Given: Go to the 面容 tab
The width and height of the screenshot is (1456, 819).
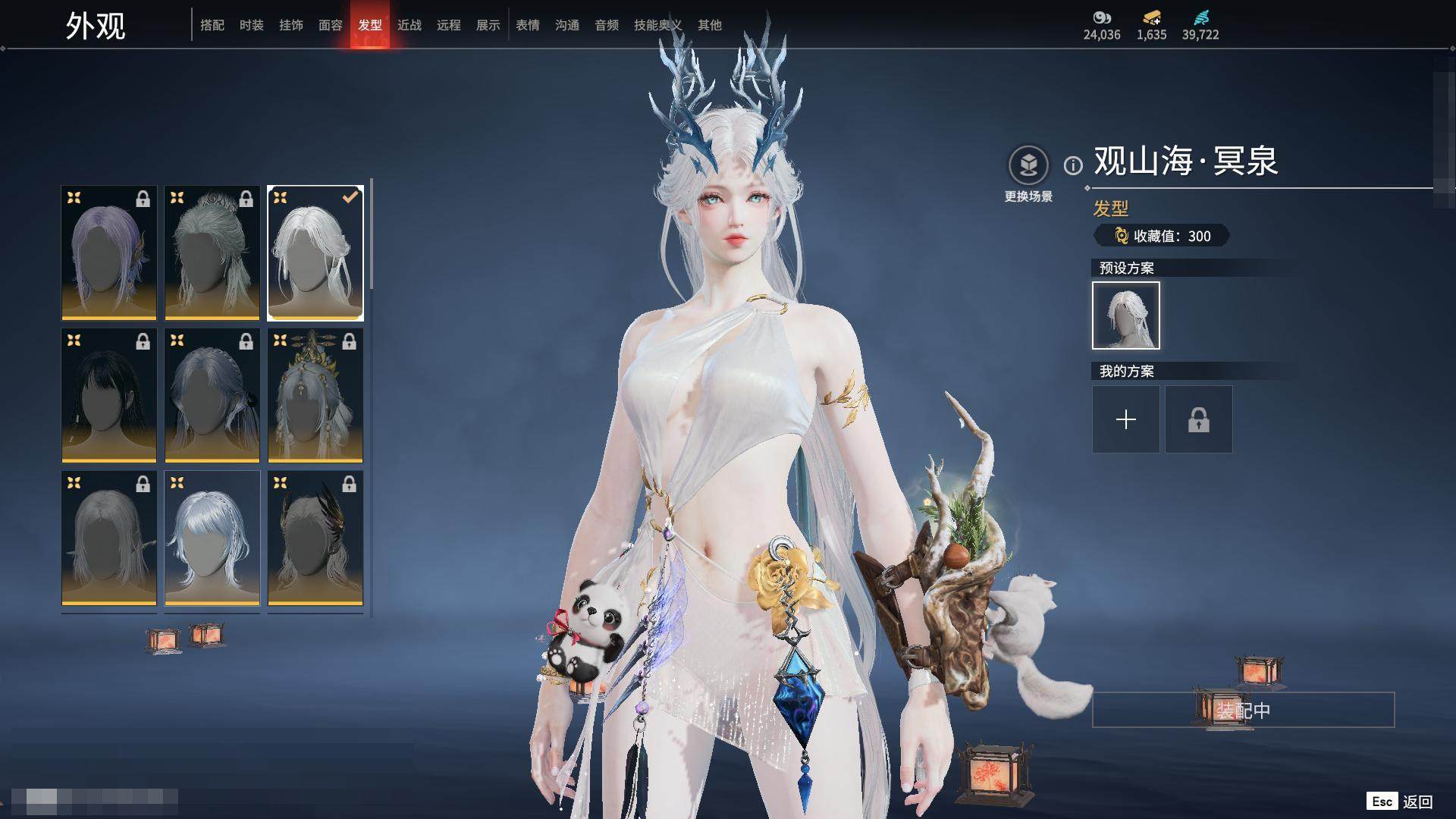Looking at the screenshot, I should click(331, 25).
